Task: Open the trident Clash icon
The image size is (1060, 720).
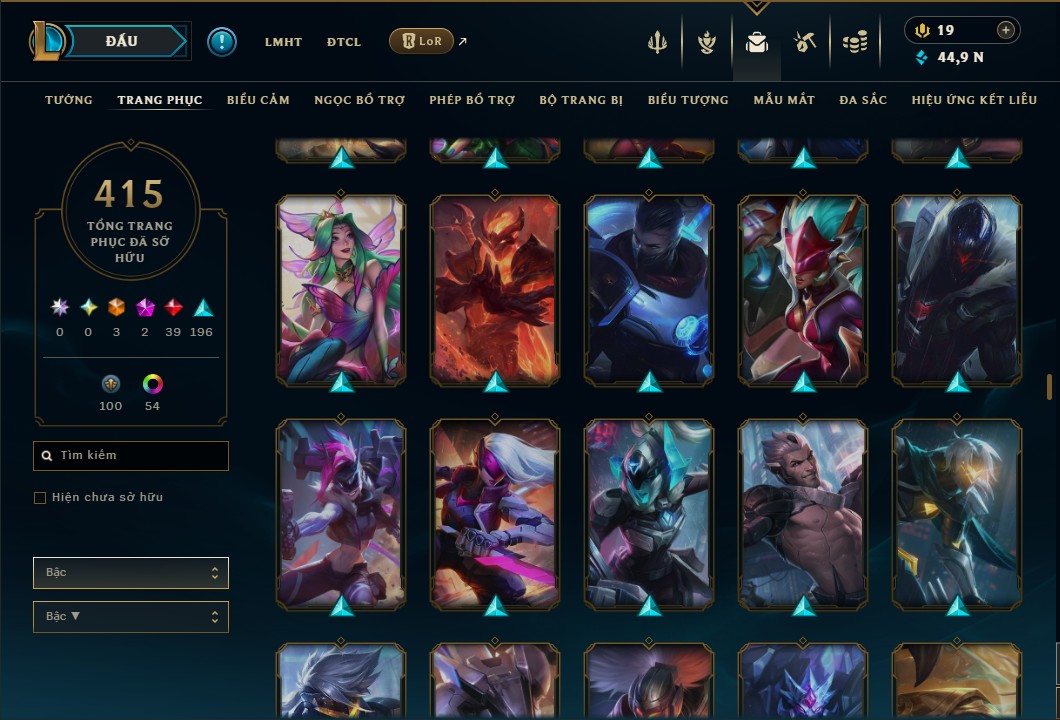Action: [x=657, y=42]
